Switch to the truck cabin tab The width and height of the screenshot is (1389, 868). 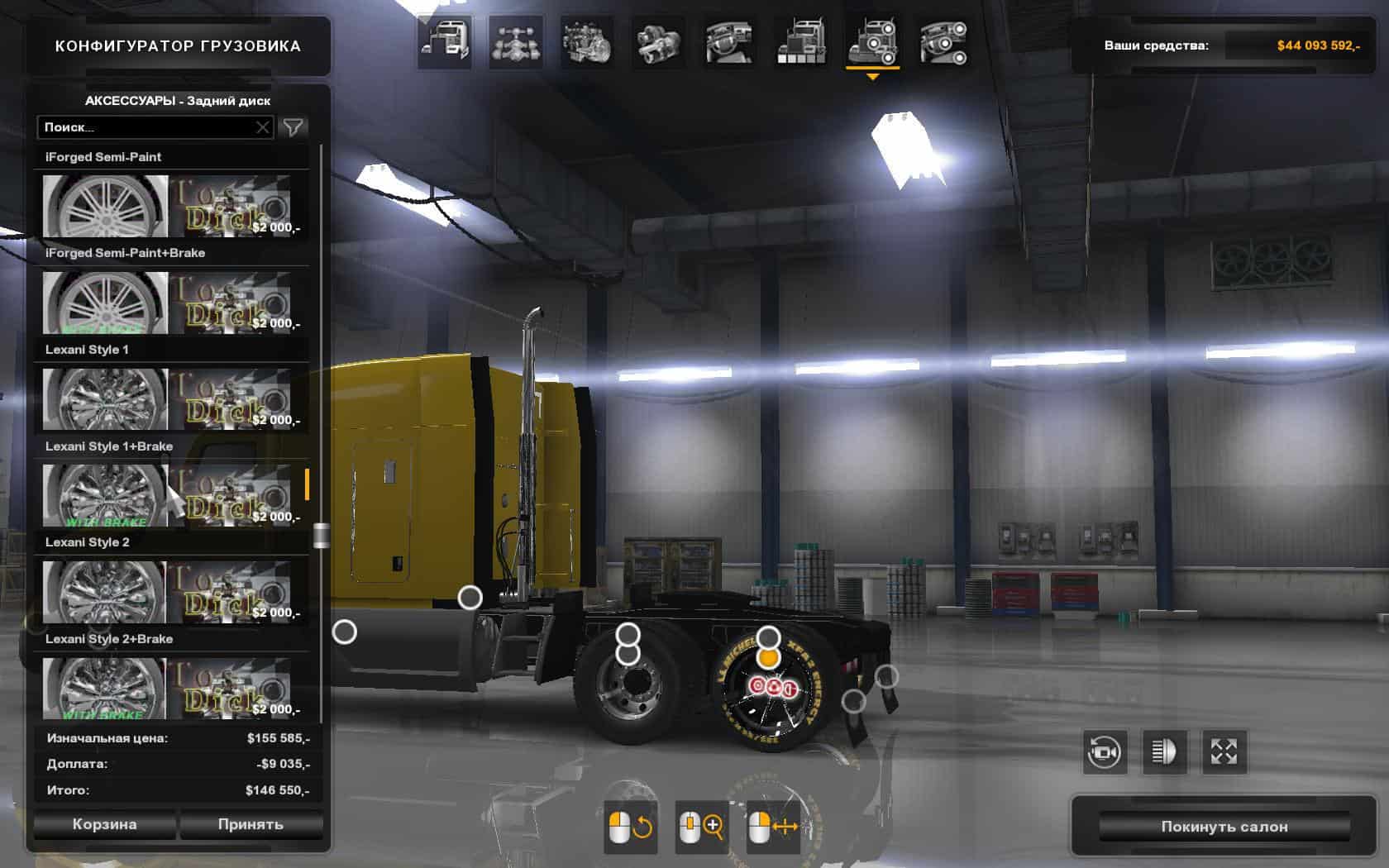click(x=445, y=41)
